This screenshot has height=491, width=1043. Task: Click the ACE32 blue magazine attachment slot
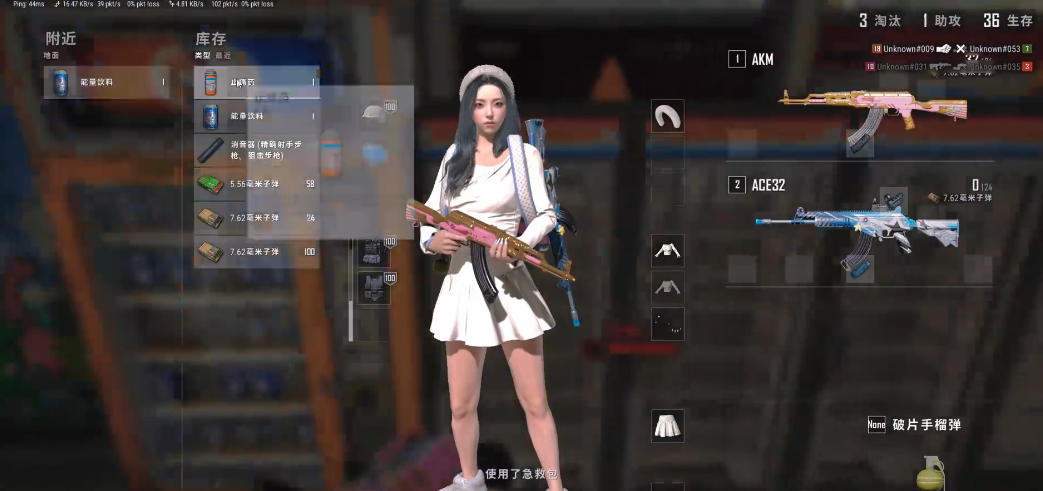pos(860,268)
